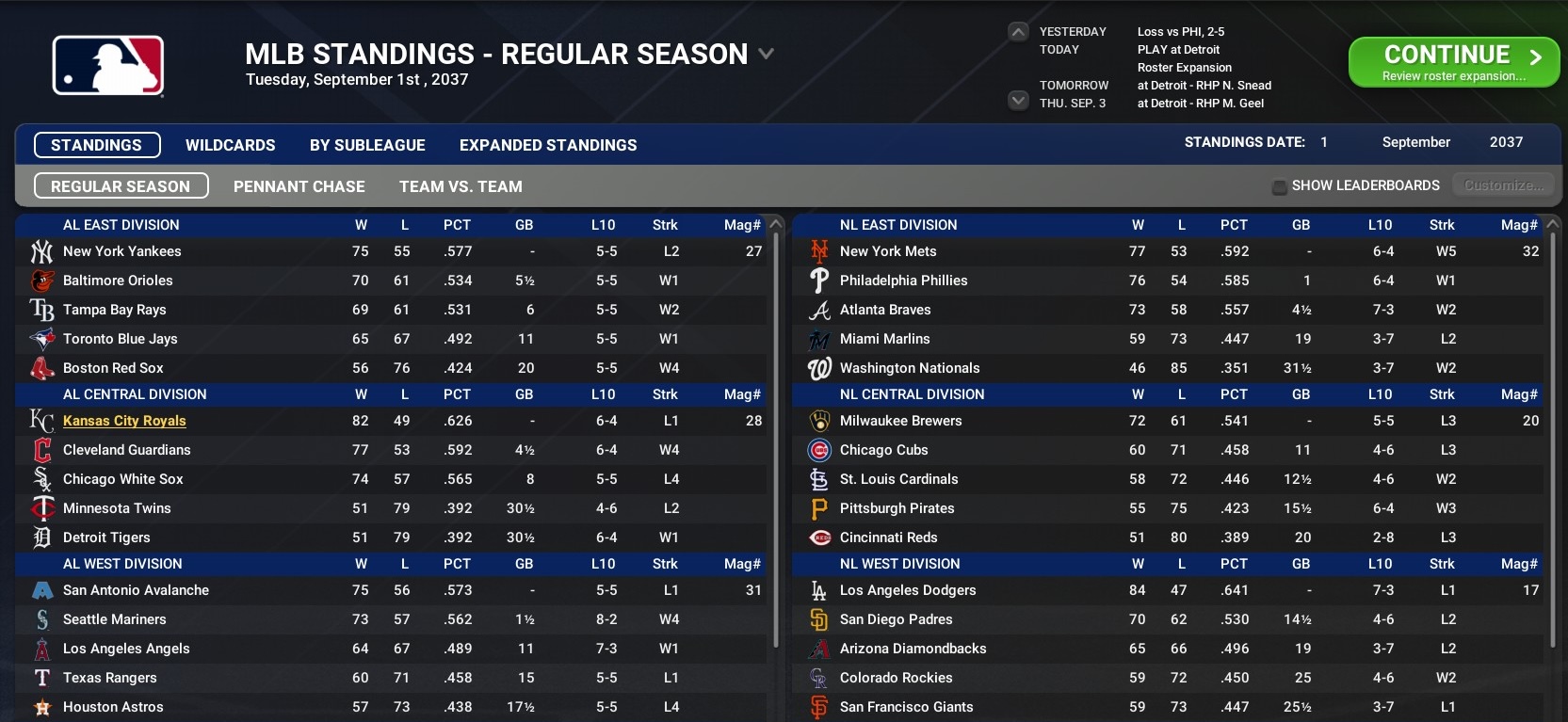Switch to the WILDCARDS tab

coord(230,145)
